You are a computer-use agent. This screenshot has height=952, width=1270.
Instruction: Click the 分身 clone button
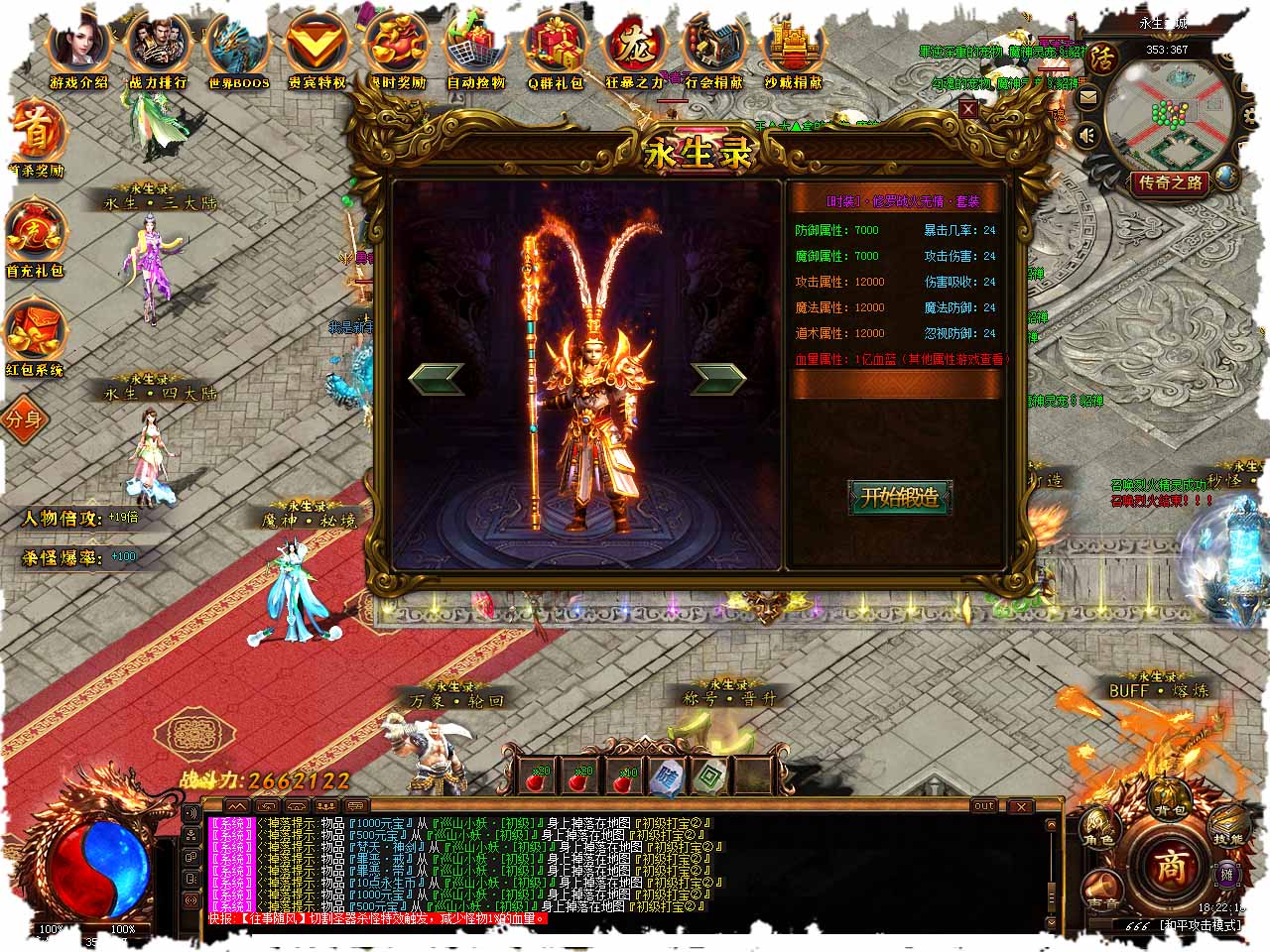[24, 418]
